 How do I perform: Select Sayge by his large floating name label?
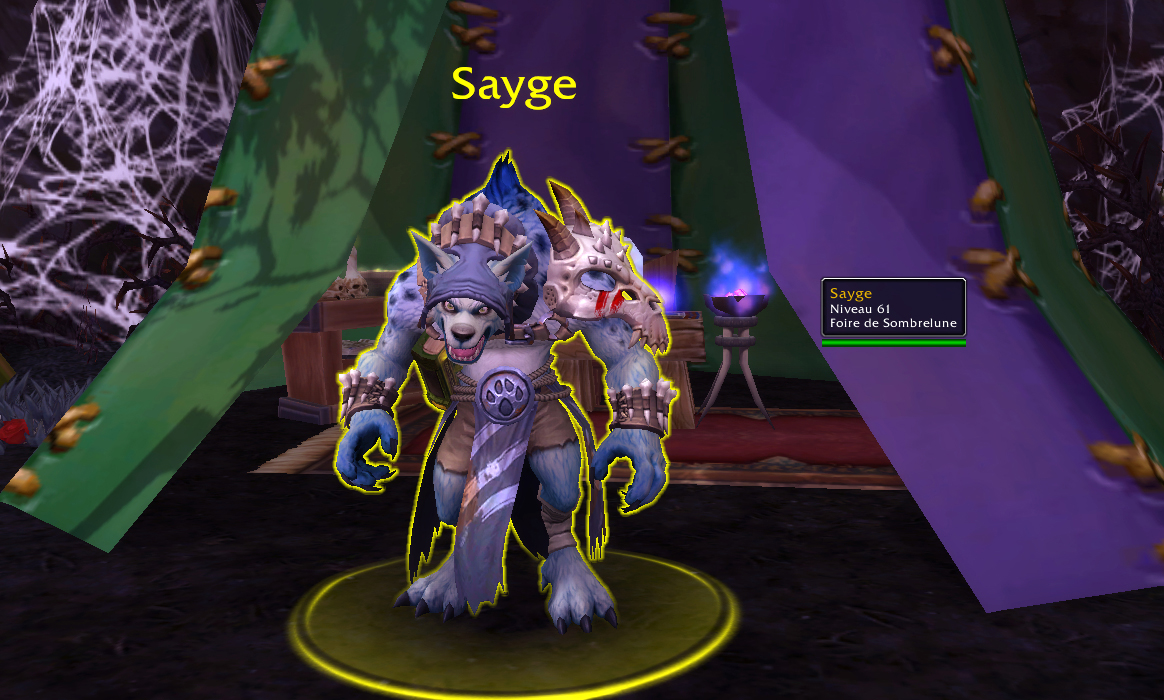(x=513, y=85)
